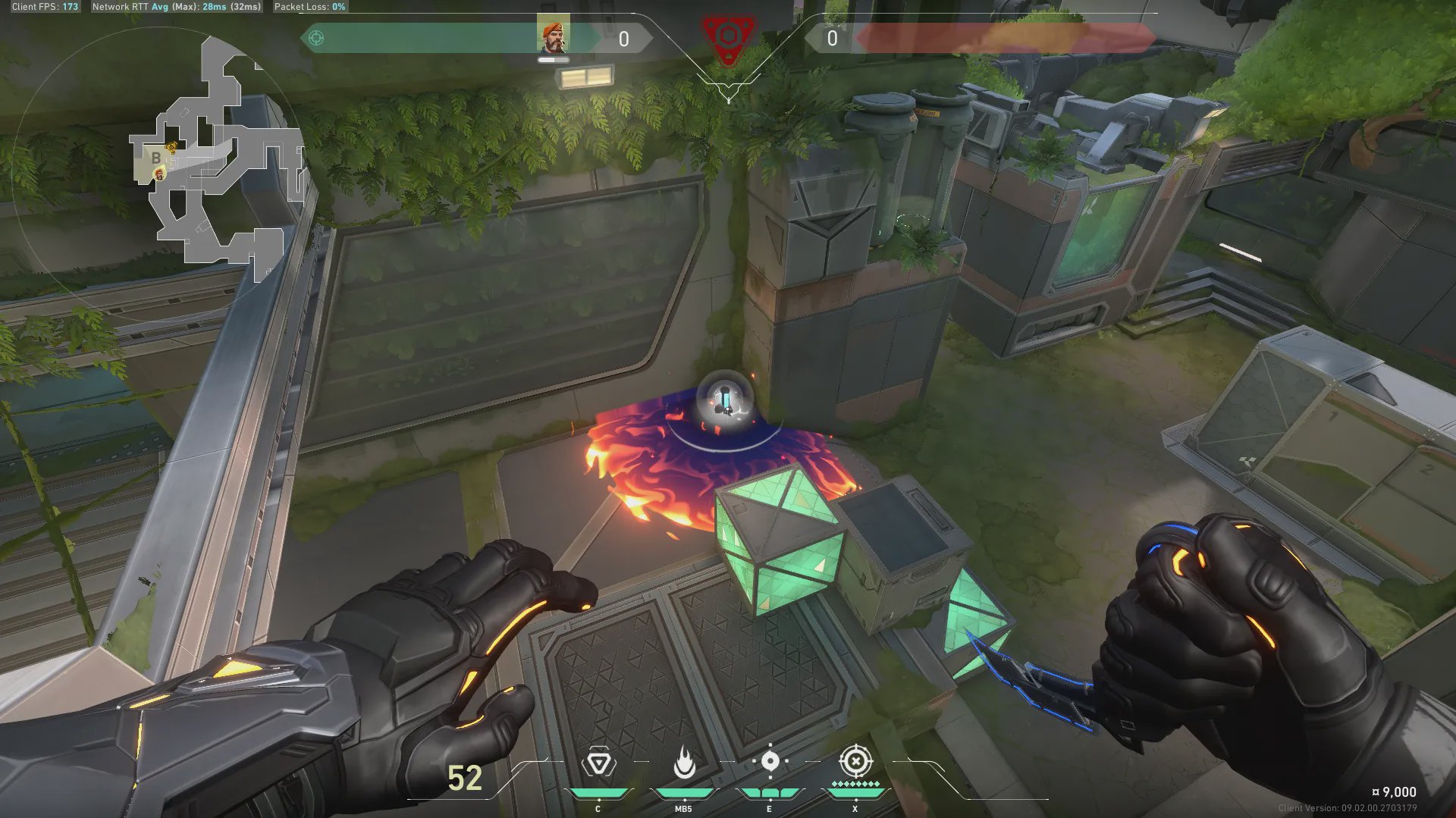The height and width of the screenshot is (818, 1456).
Task: Select the Stim Beacon ability icon
Action: tap(598, 763)
